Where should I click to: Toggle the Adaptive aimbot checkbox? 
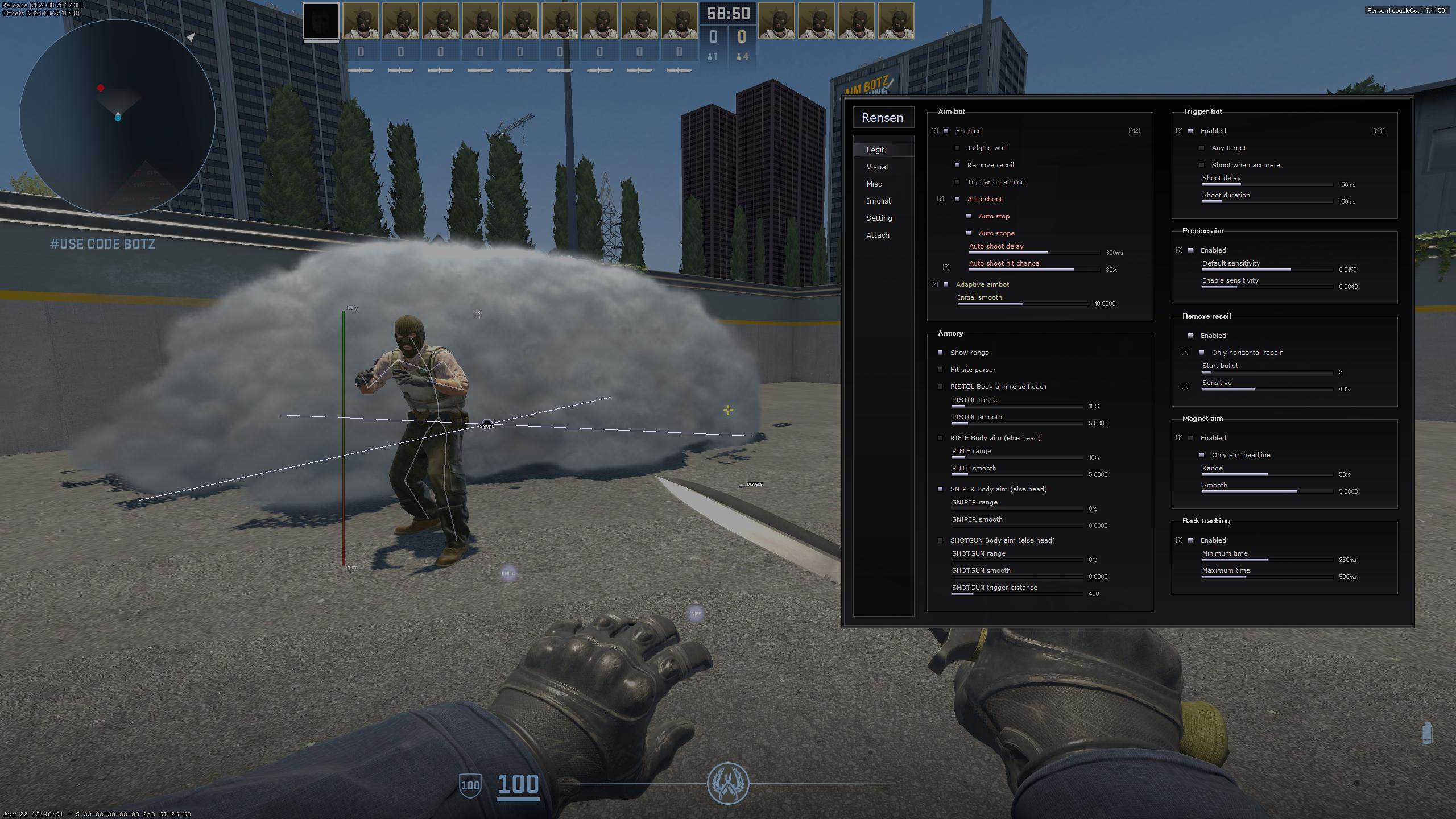point(946,284)
